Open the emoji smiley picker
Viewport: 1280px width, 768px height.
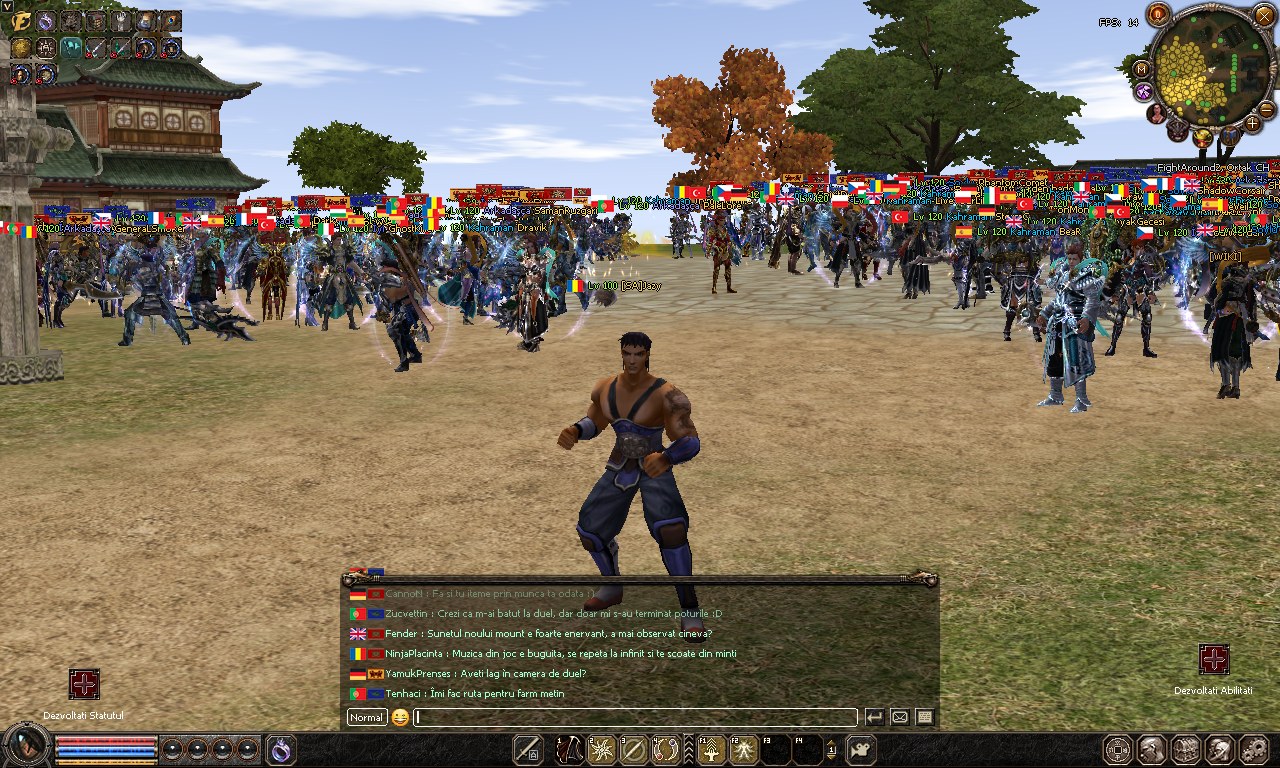400,717
